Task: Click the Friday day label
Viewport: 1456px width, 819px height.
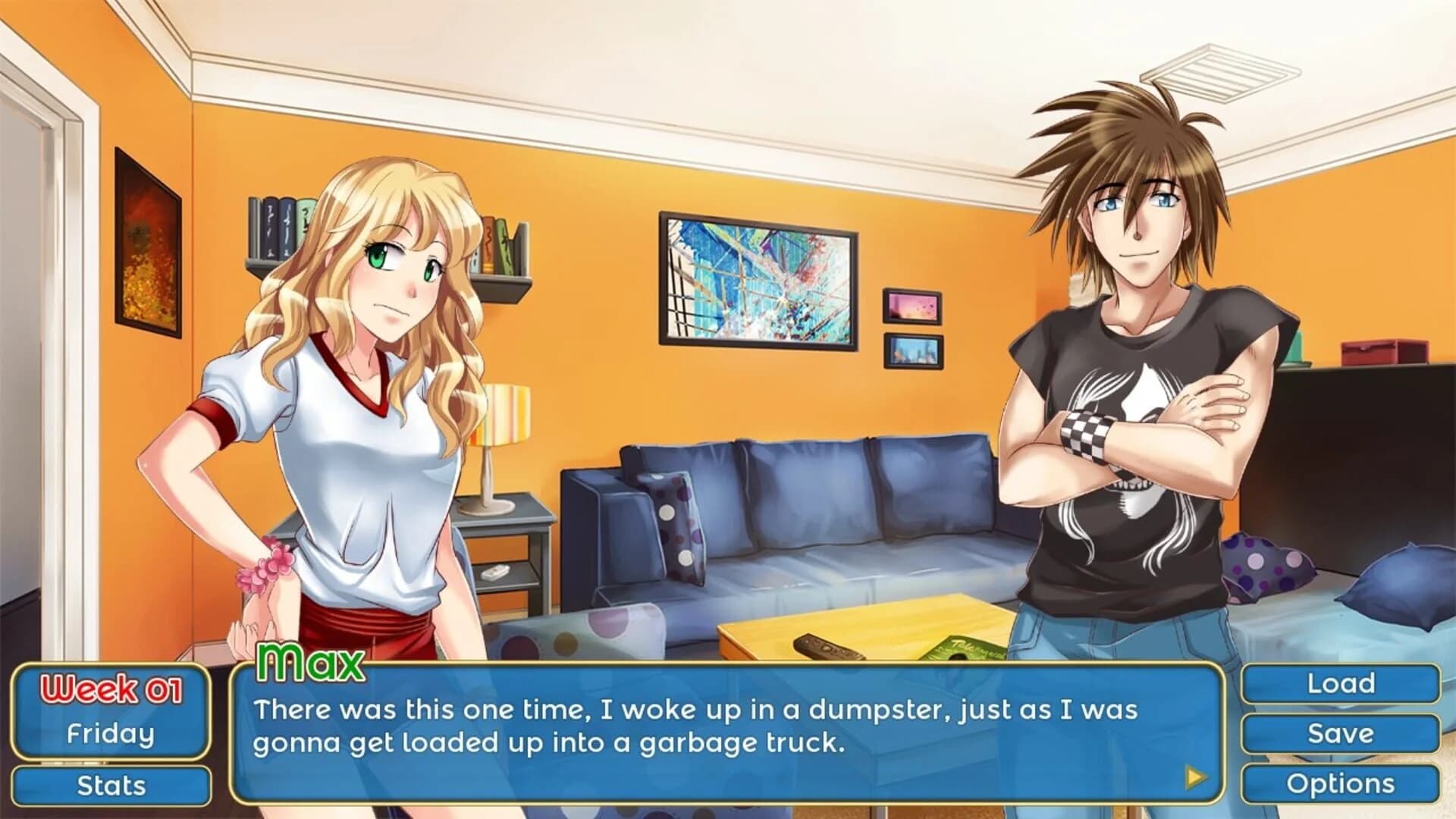Action: click(x=112, y=733)
